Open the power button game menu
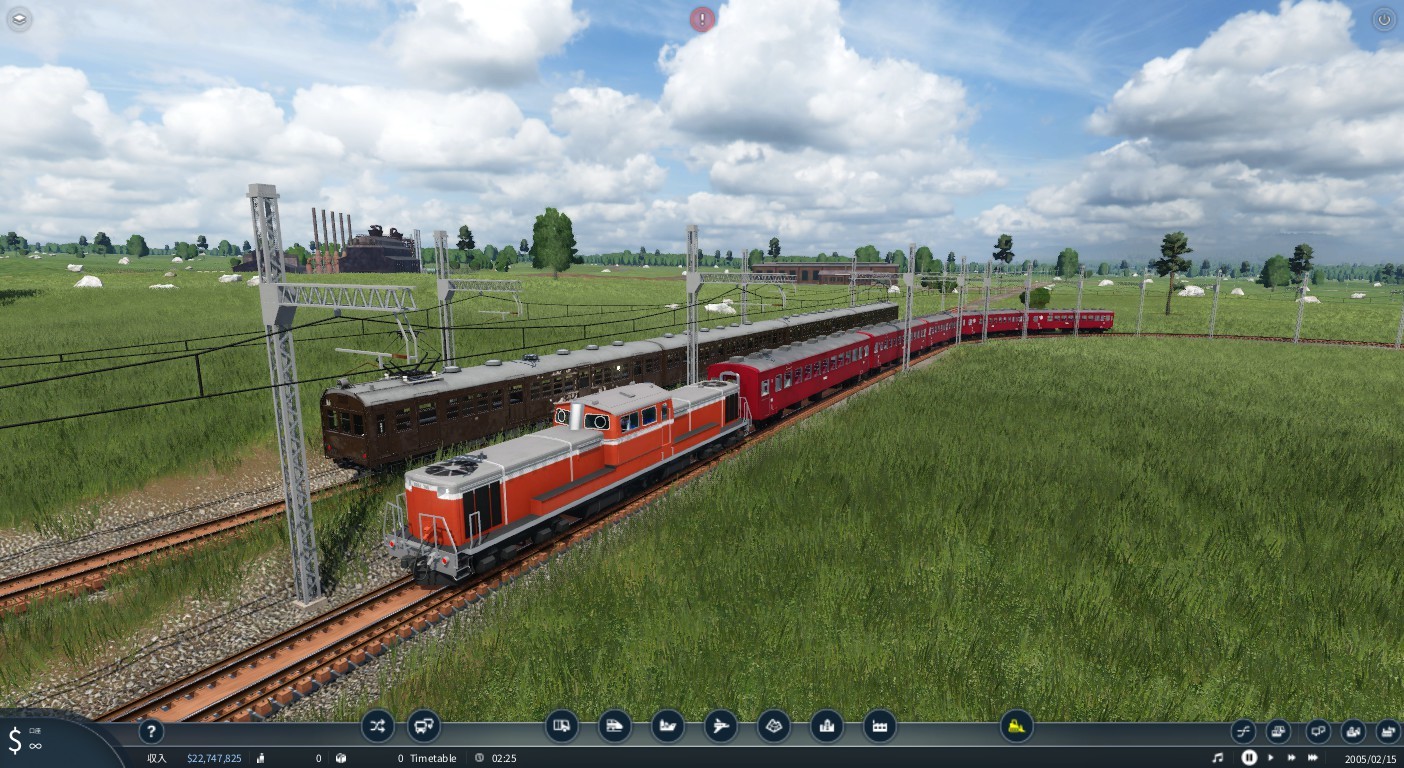 point(1384,19)
